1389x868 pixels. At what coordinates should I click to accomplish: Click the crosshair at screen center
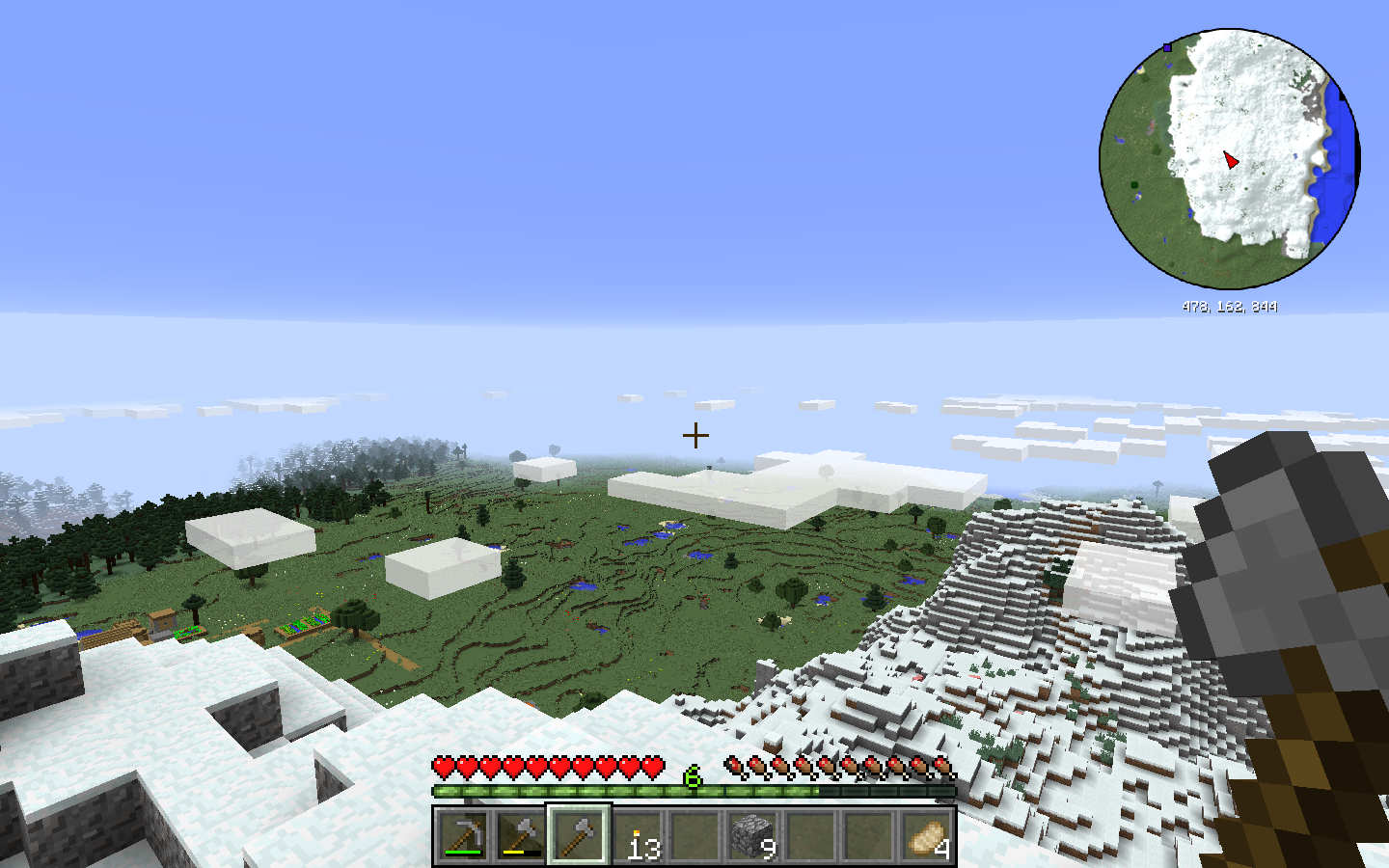click(x=694, y=436)
